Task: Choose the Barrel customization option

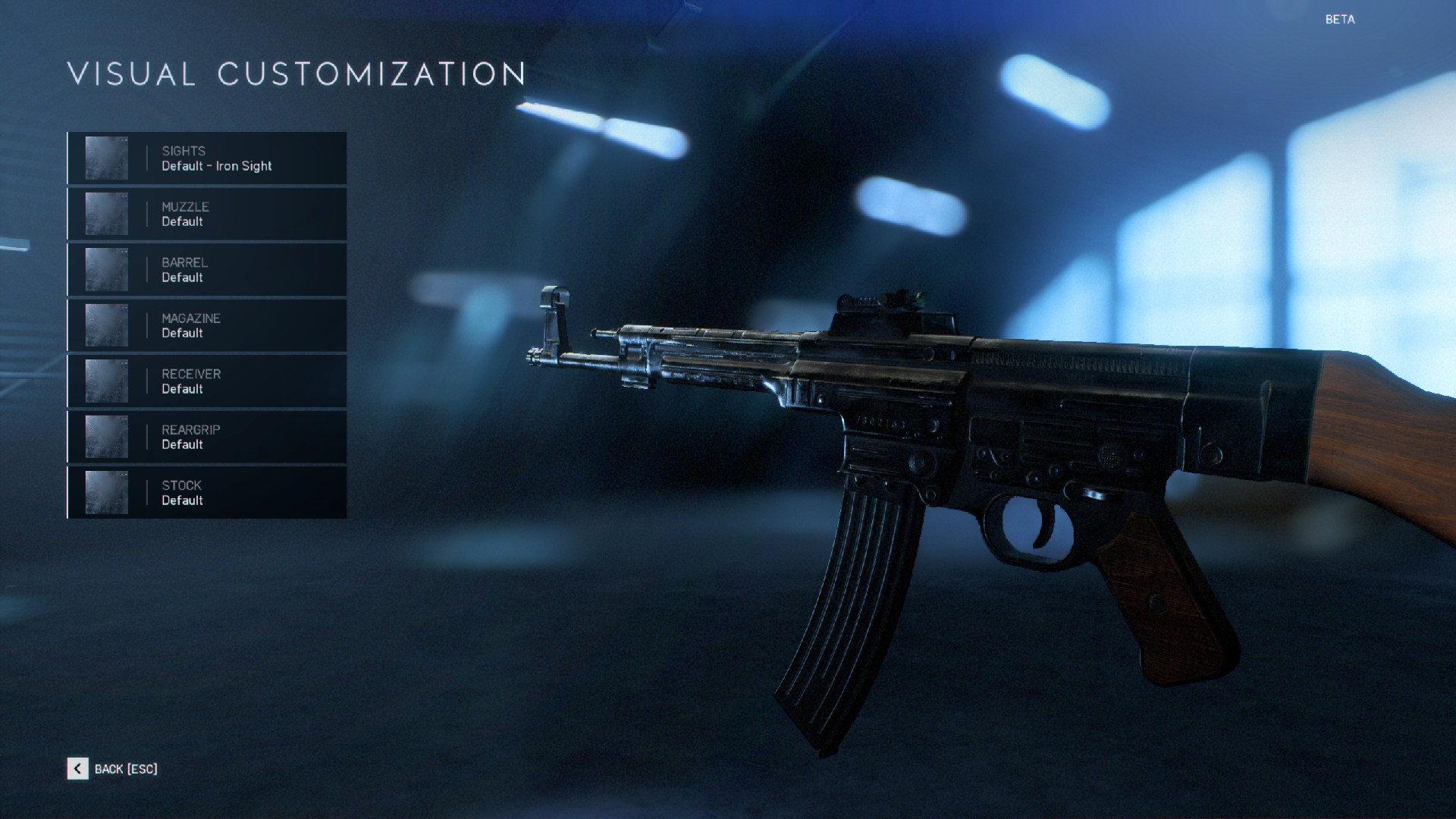Action: coord(207,270)
